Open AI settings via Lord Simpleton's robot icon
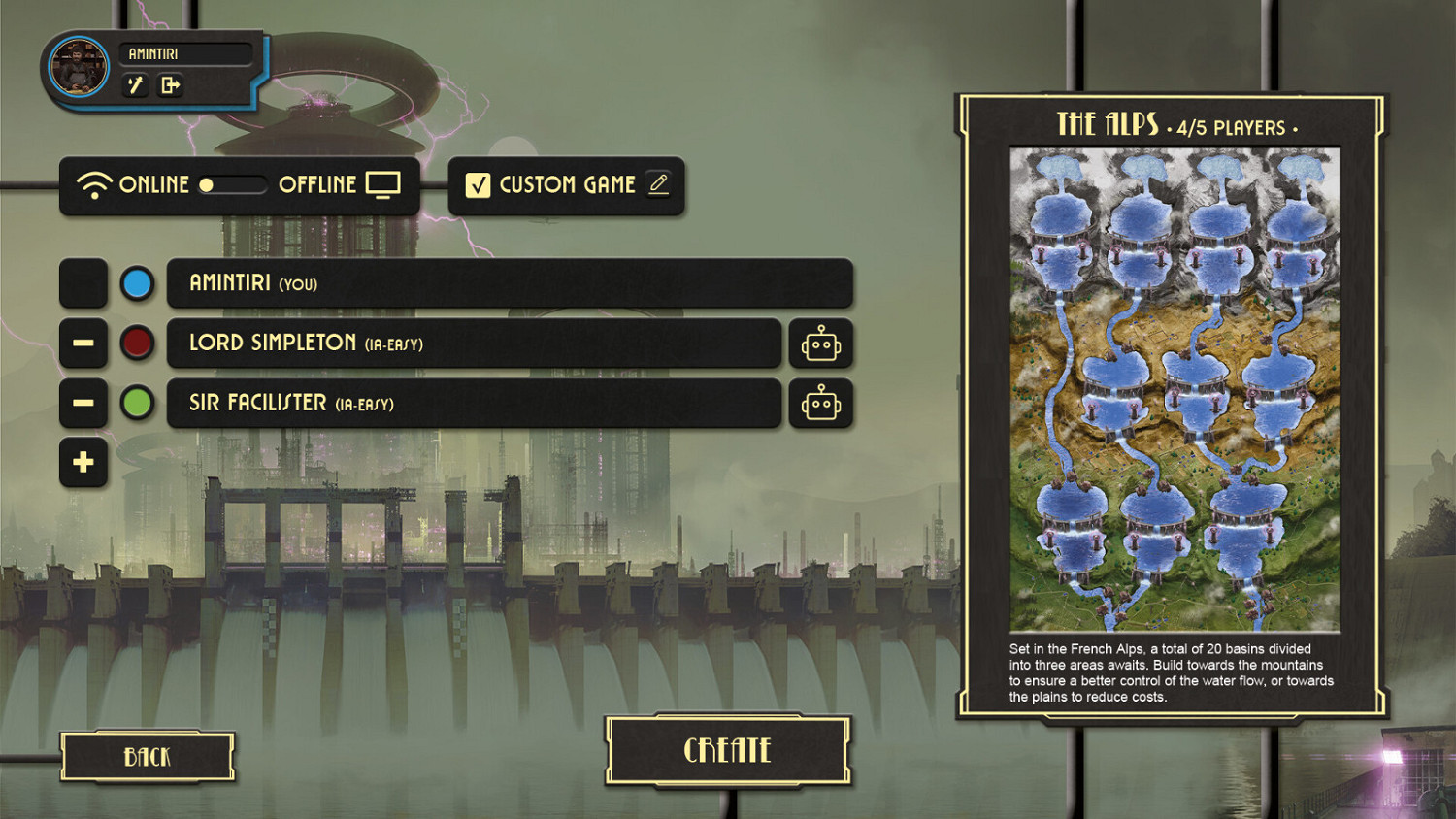Screen dimensions: 1456x819 820,344
